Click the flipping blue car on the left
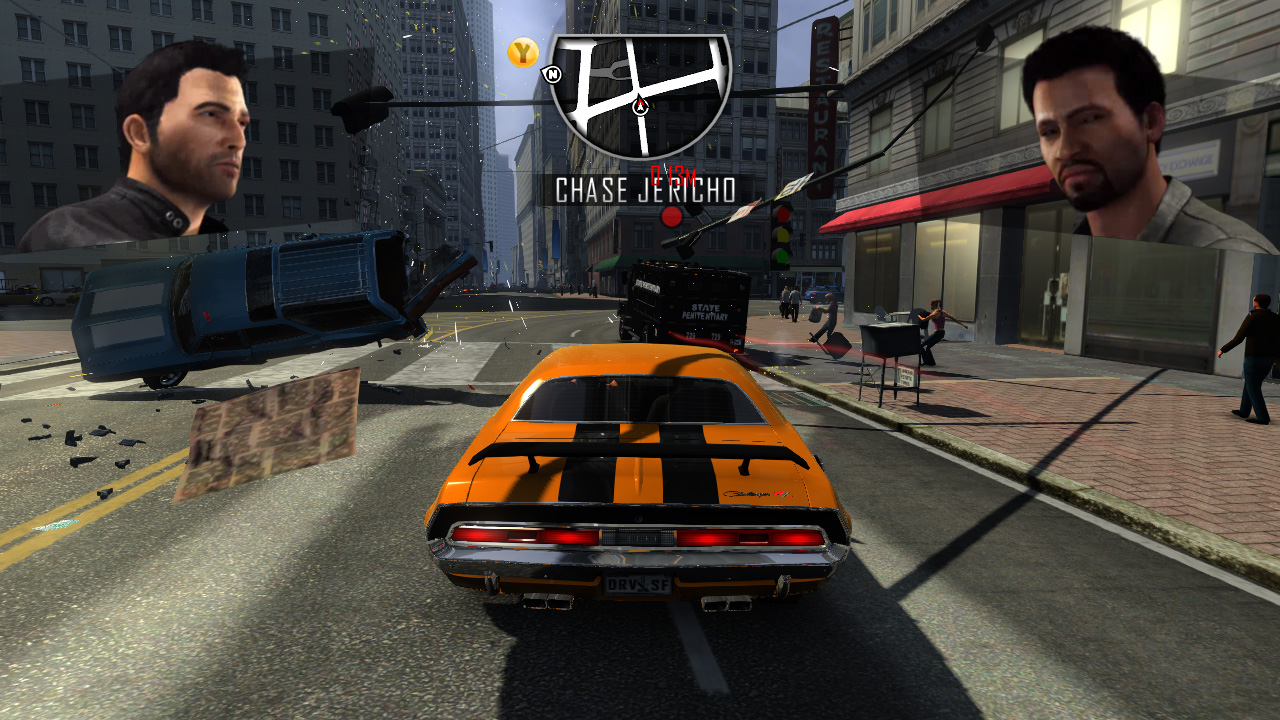 click(x=260, y=300)
